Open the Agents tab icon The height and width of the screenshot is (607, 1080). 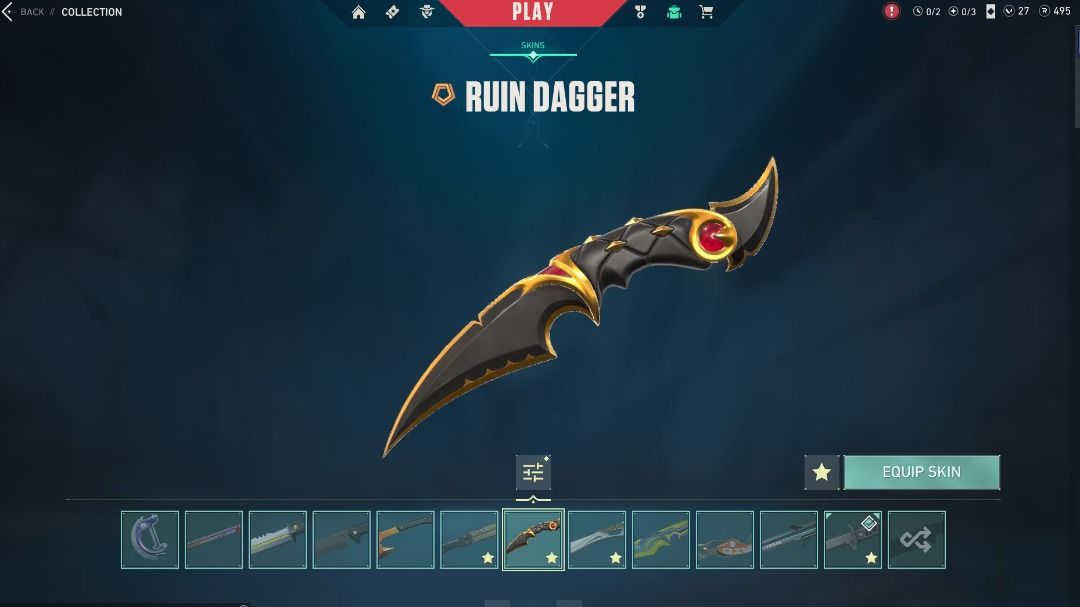click(x=427, y=12)
